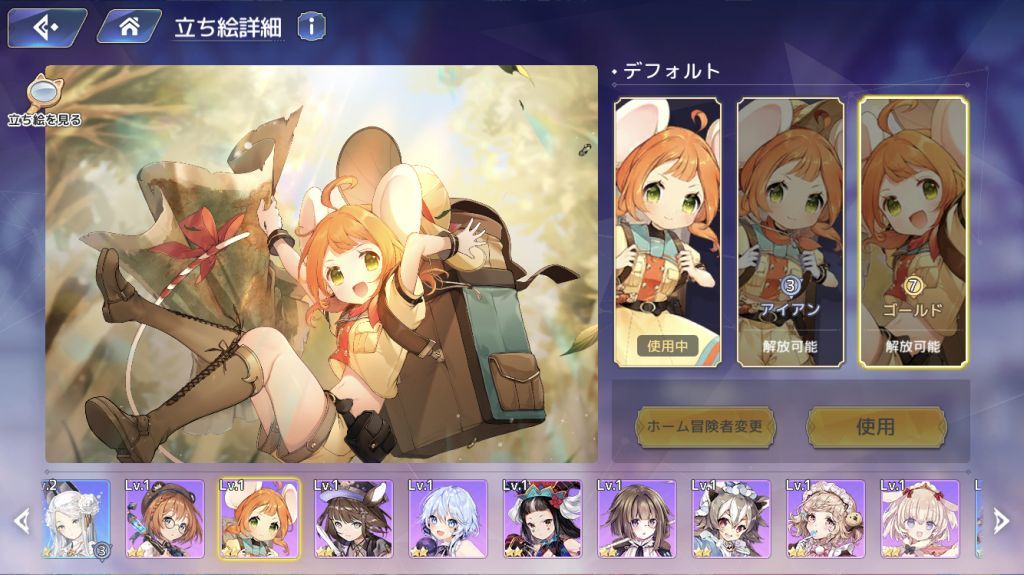Click the ホーム冒険者変更 button
The height and width of the screenshot is (575, 1024).
(x=706, y=427)
